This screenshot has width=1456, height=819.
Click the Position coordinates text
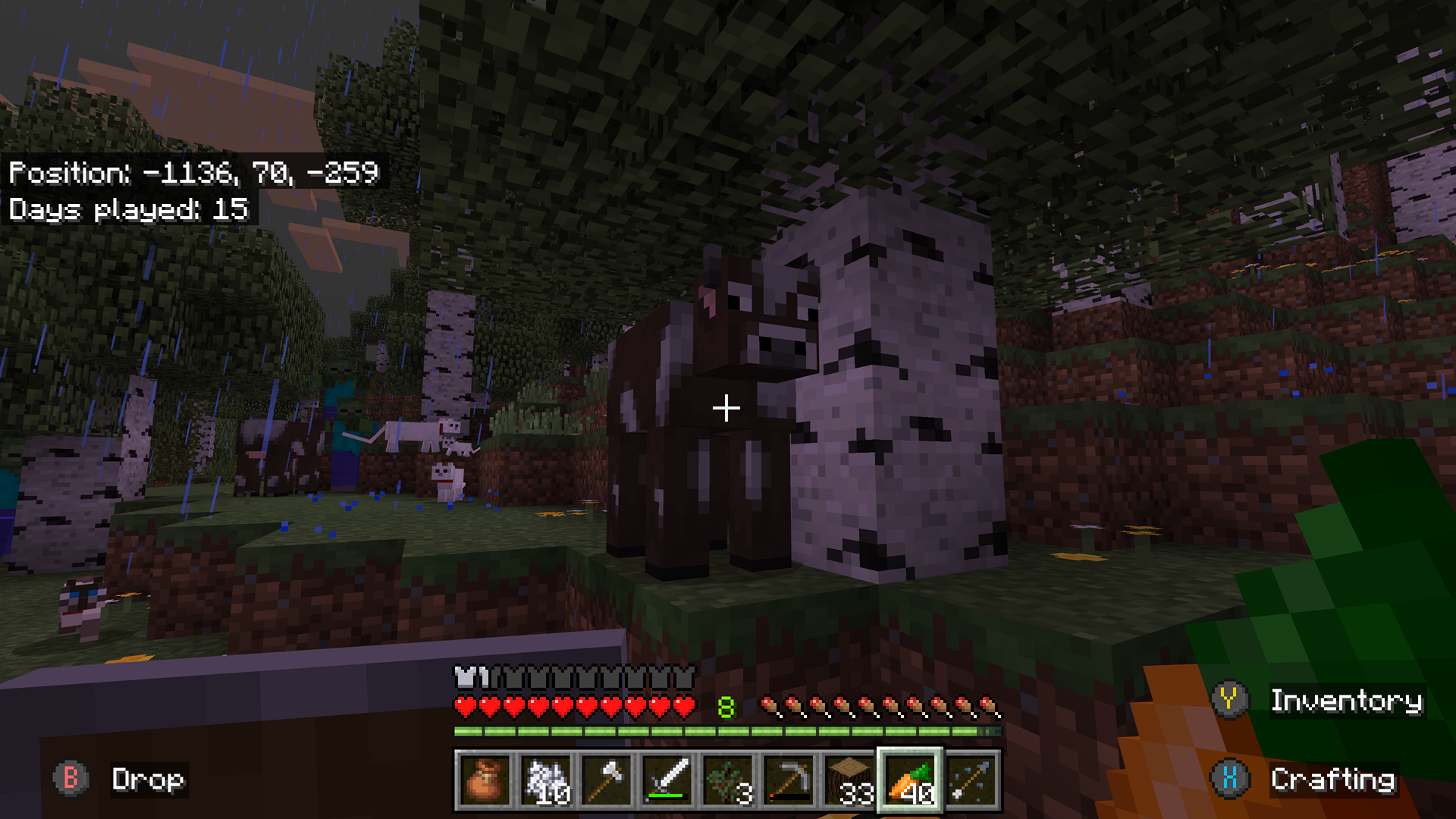(x=193, y=173)
